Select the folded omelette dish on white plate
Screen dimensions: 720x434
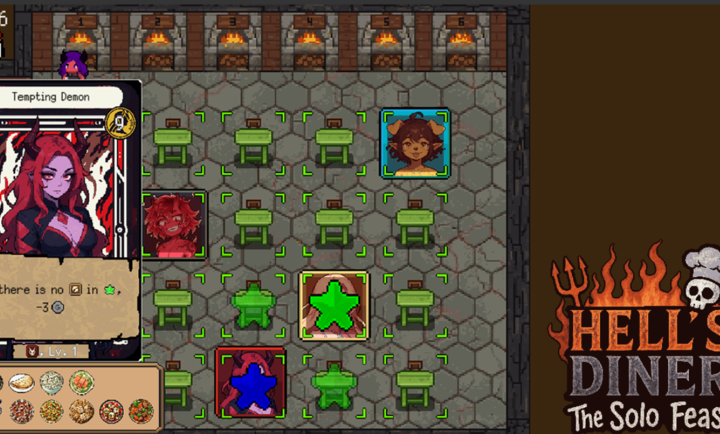[x=20, y=383]
